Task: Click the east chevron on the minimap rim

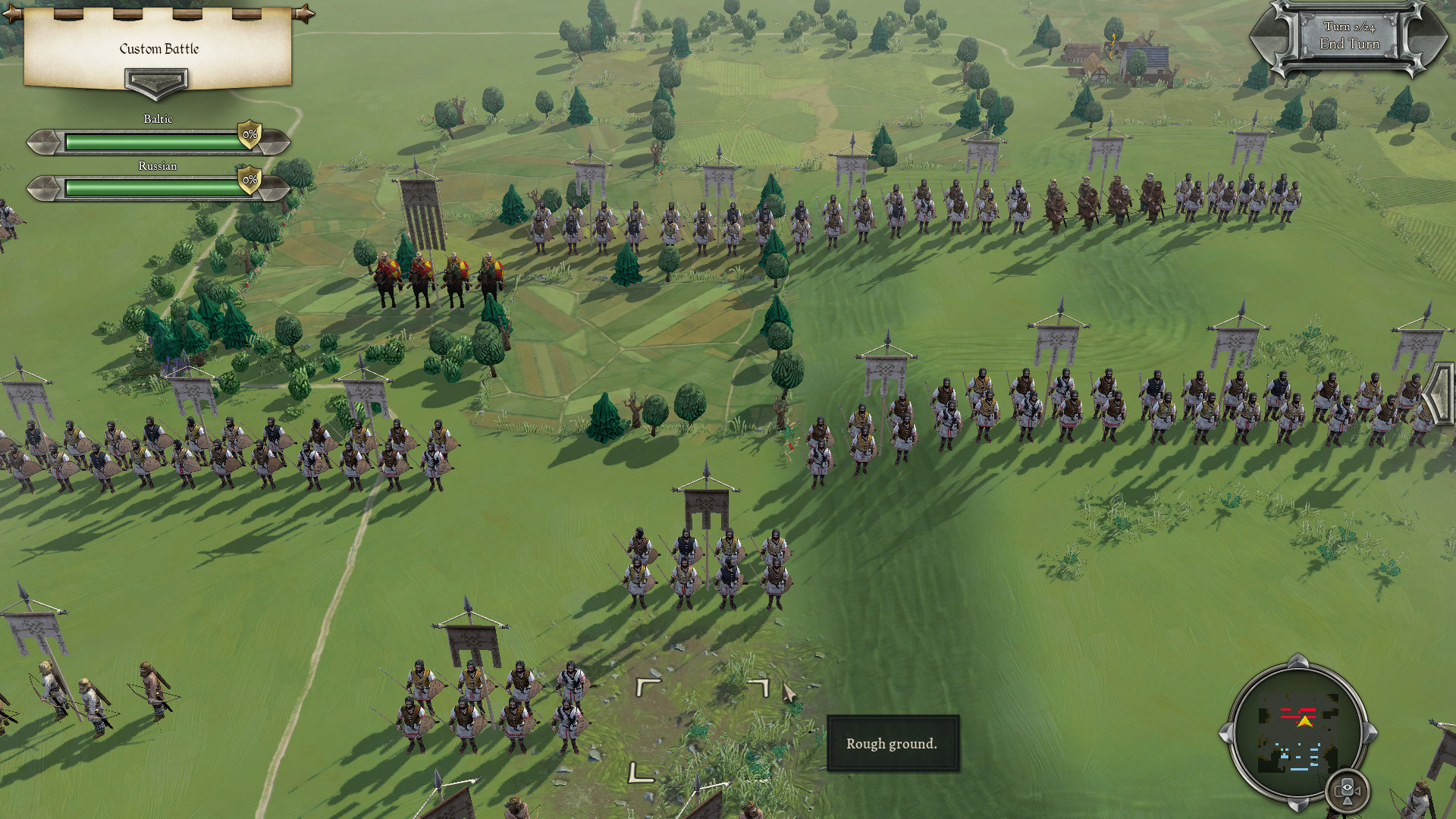Action: (1371, 733)
